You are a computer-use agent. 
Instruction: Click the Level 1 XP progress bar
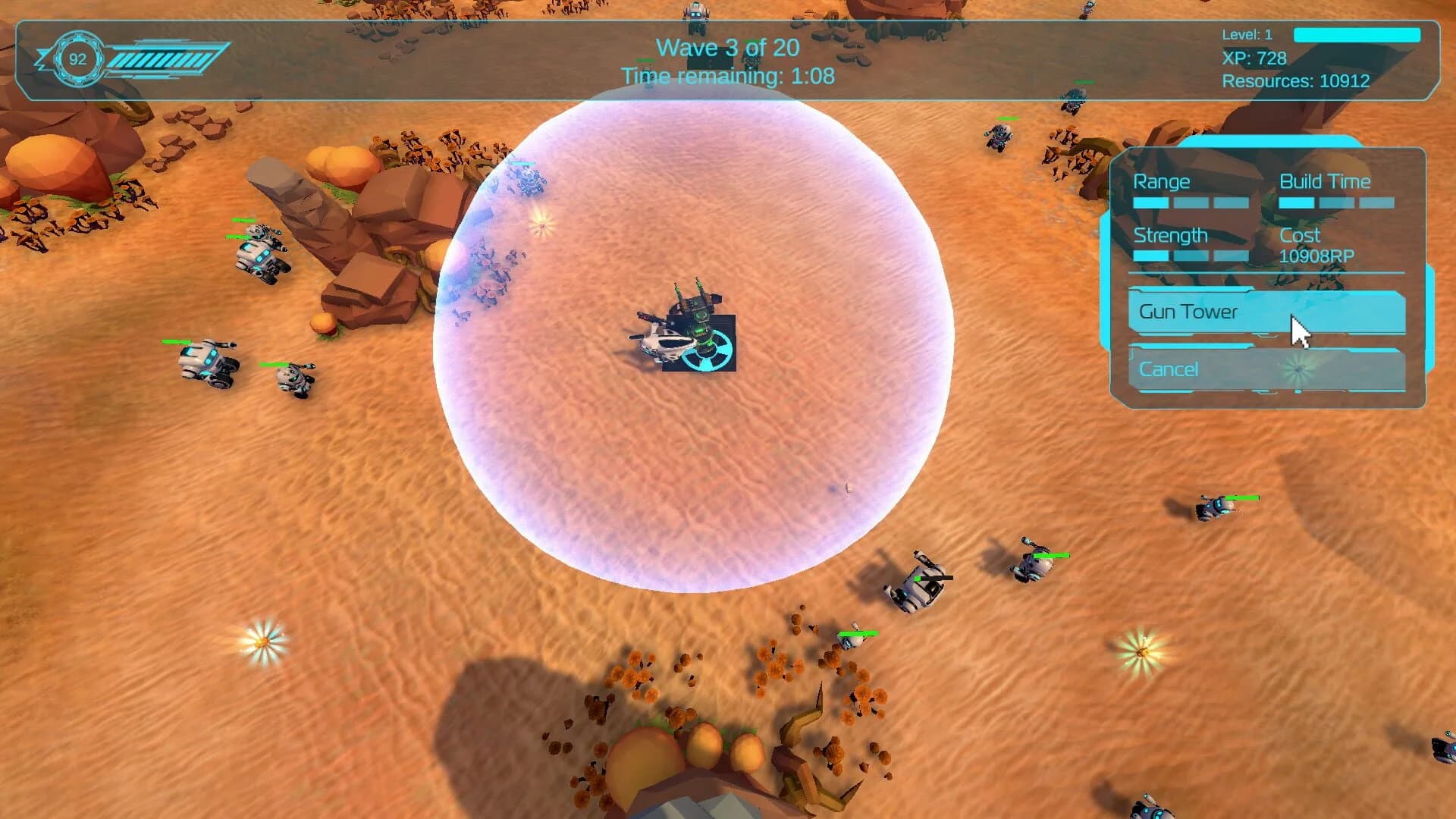click(1356, 35)
